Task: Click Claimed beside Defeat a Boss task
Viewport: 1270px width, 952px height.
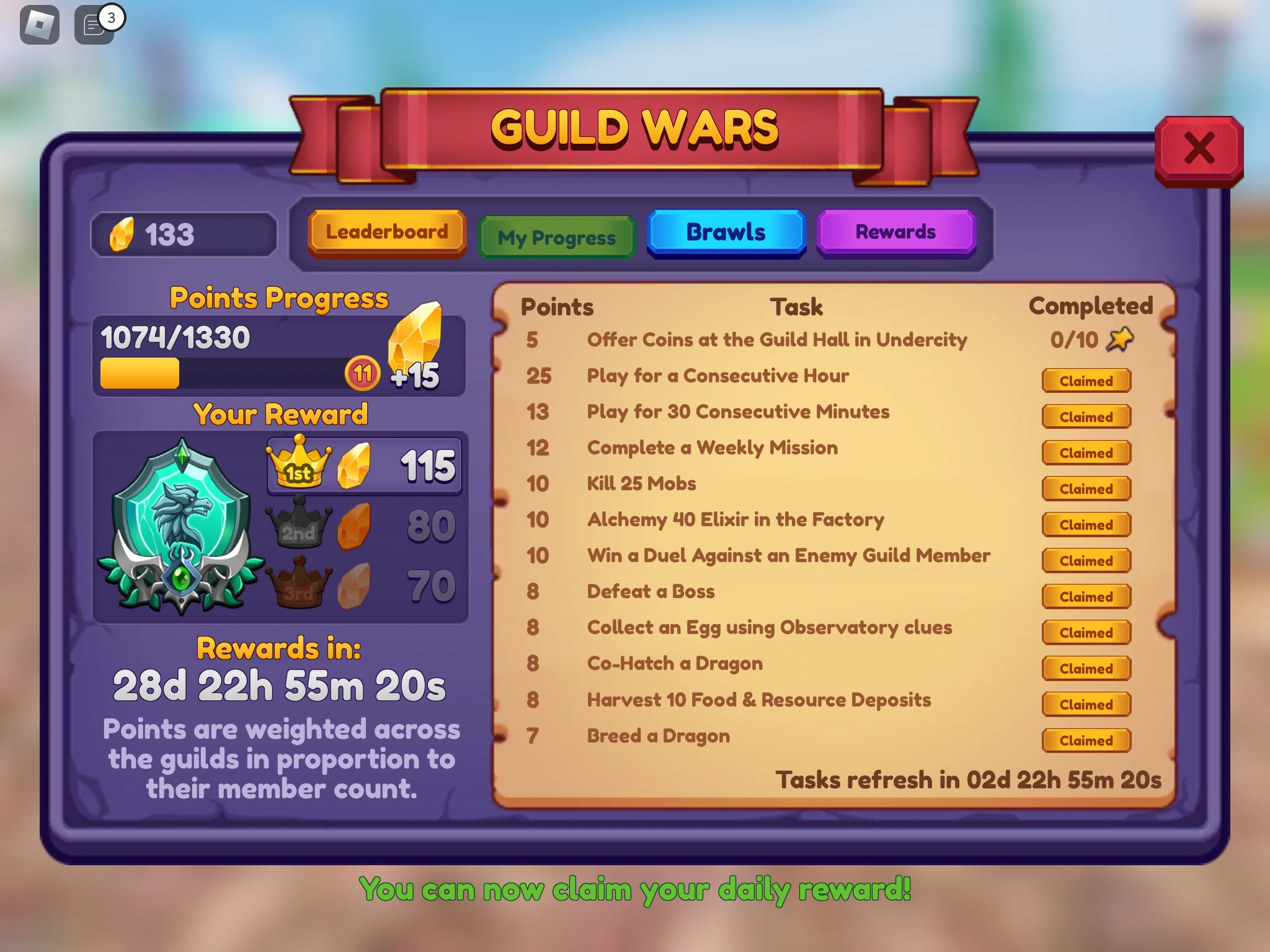Action: [x=1086, y=597]
